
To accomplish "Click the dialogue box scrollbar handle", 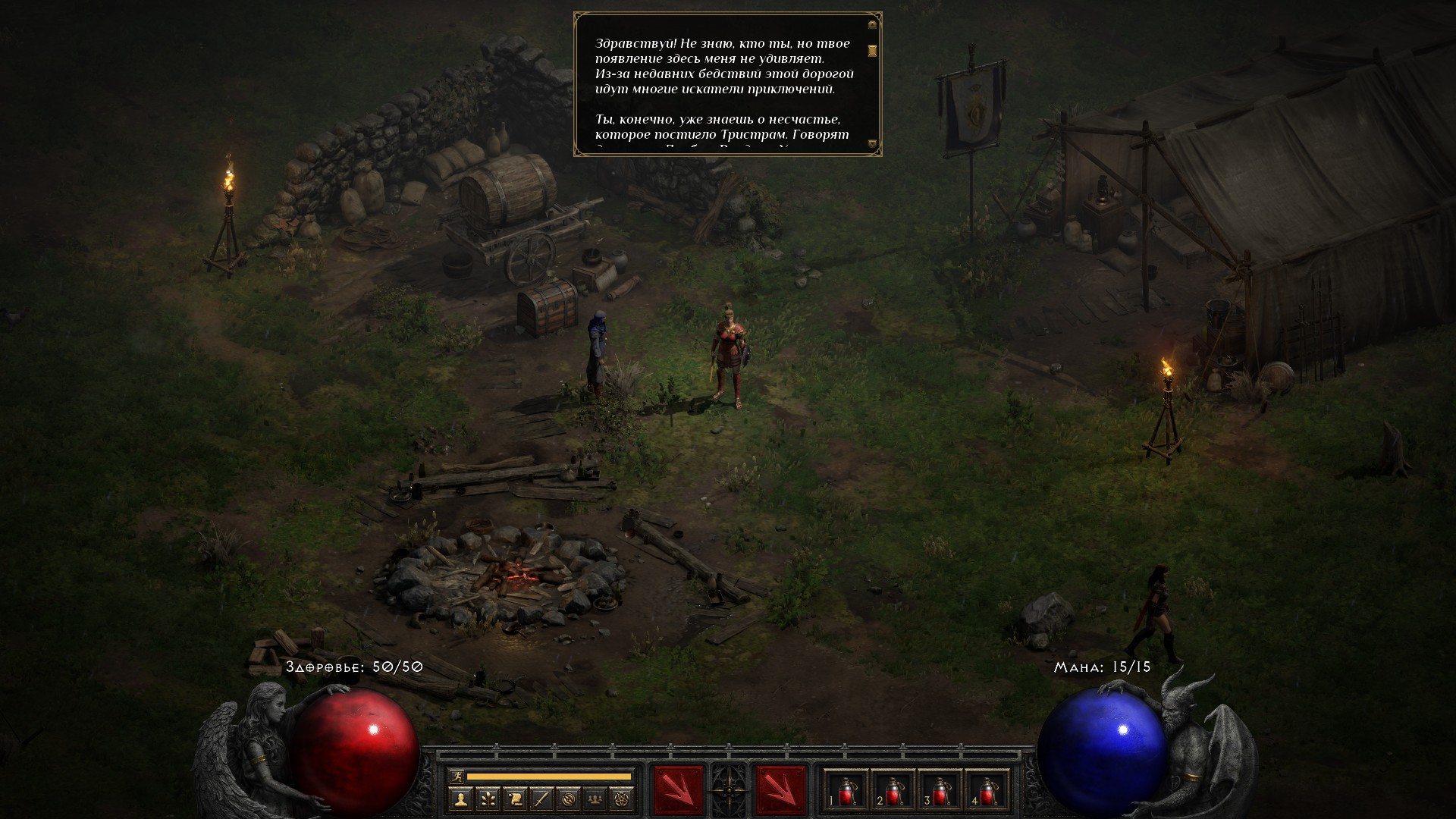I will tap(872, 50).
